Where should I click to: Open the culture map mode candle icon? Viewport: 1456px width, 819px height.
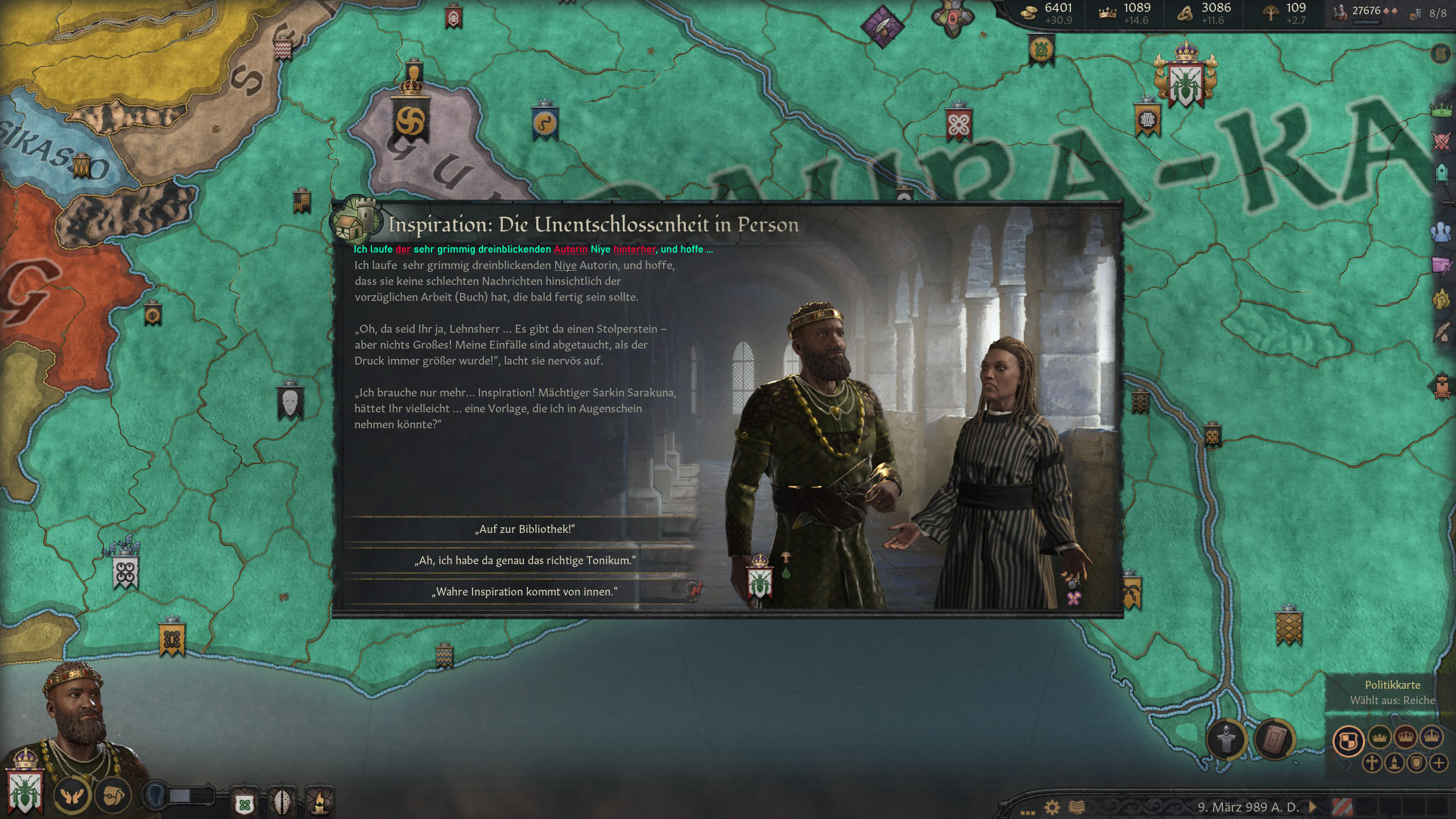(1395, 764)
